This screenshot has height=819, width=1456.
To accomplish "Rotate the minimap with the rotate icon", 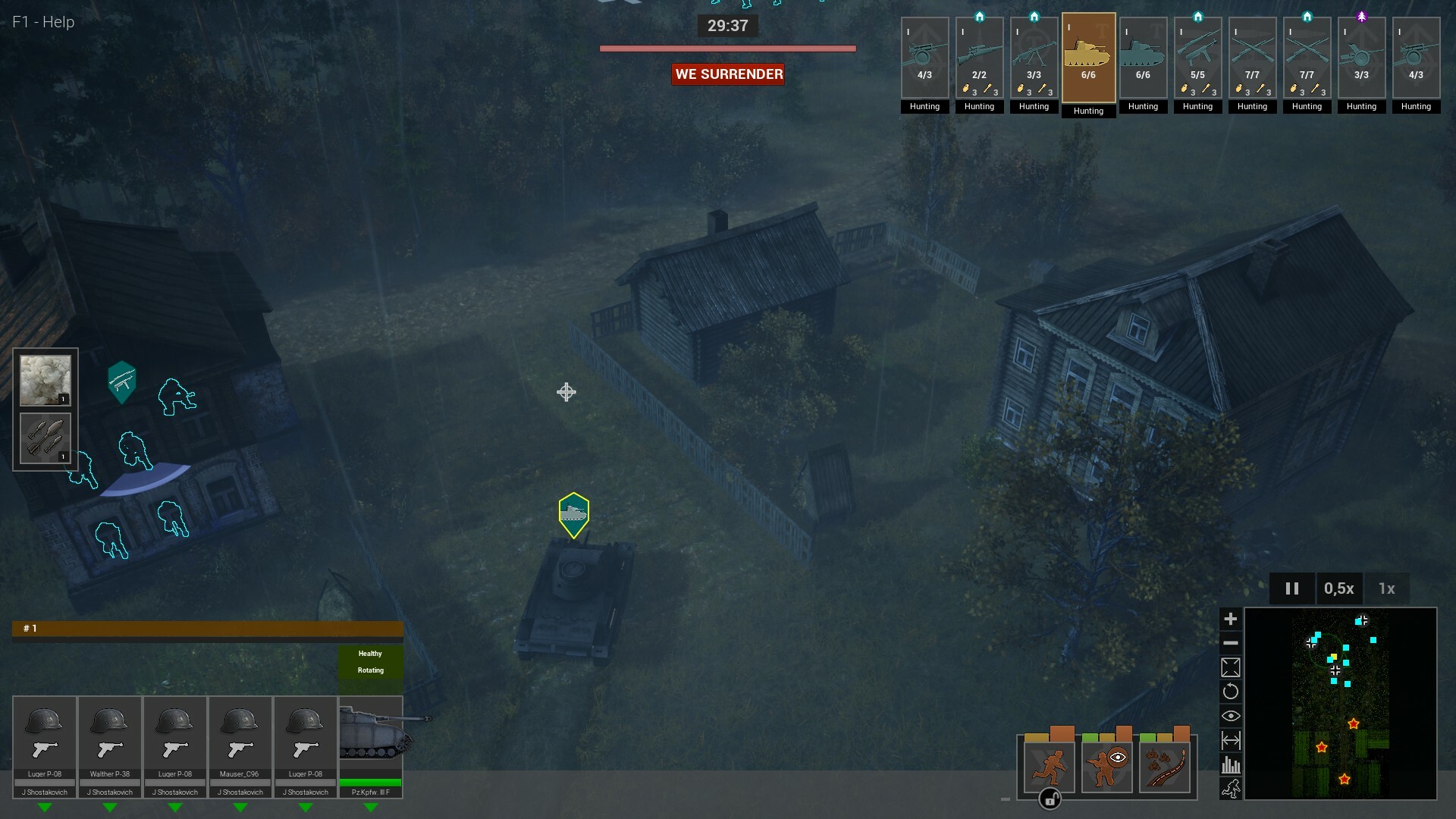I will tap(1232, 691).
